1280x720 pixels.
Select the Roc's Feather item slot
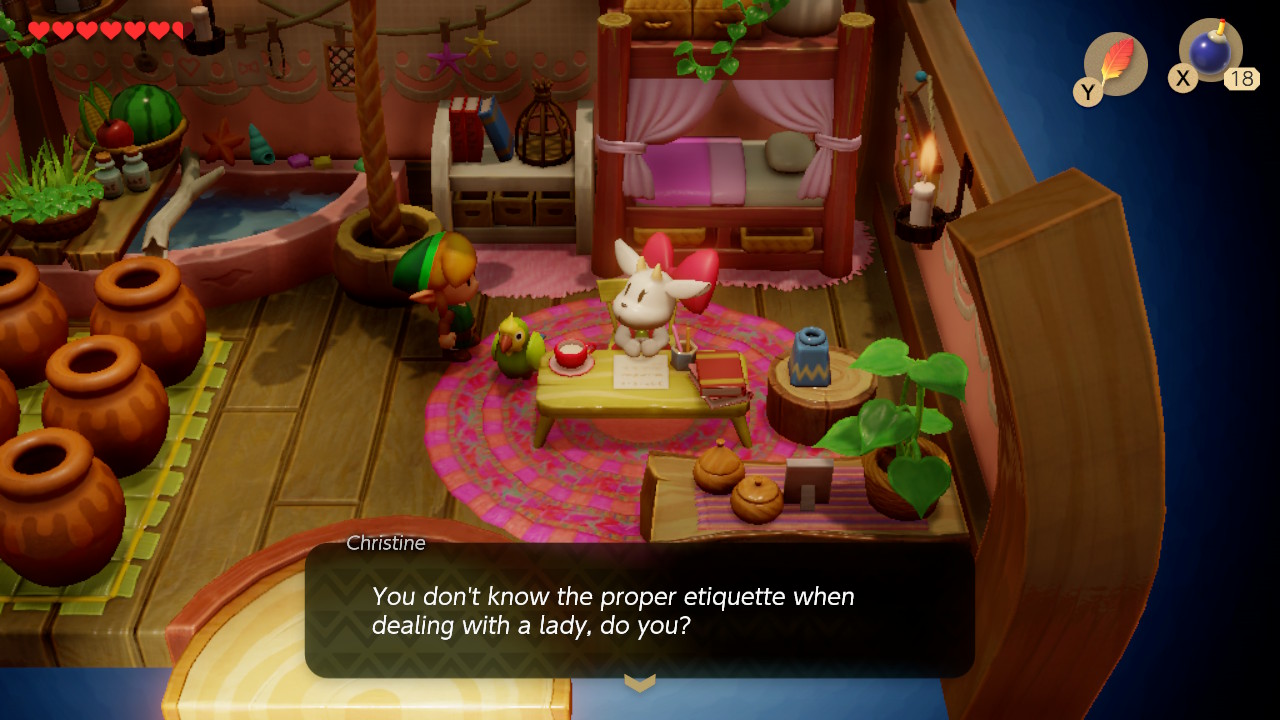(1115, 63)
